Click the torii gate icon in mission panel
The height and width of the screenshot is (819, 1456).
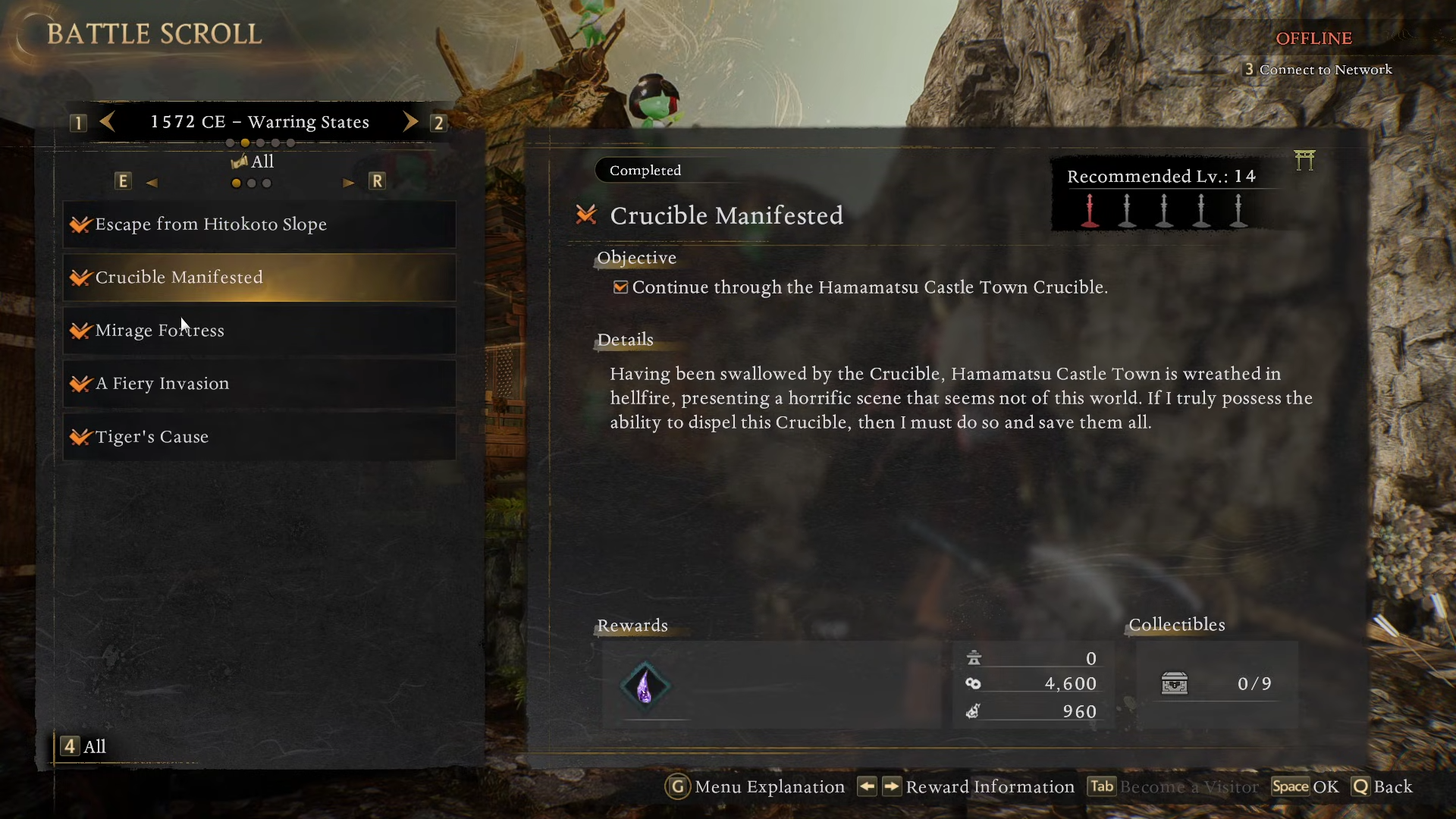click(1304, 160)
